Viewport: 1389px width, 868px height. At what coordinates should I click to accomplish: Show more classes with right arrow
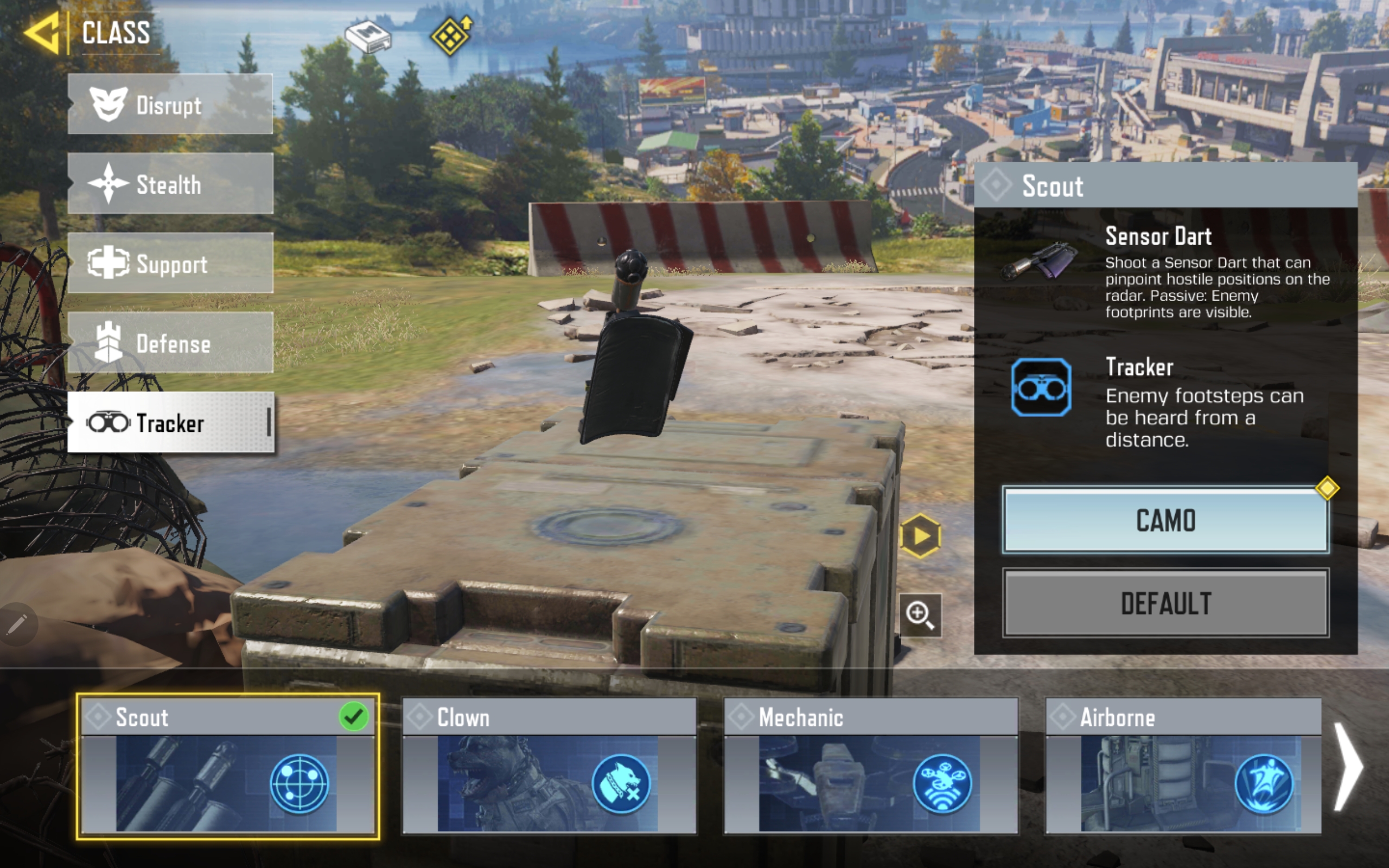pos(1348,767)
